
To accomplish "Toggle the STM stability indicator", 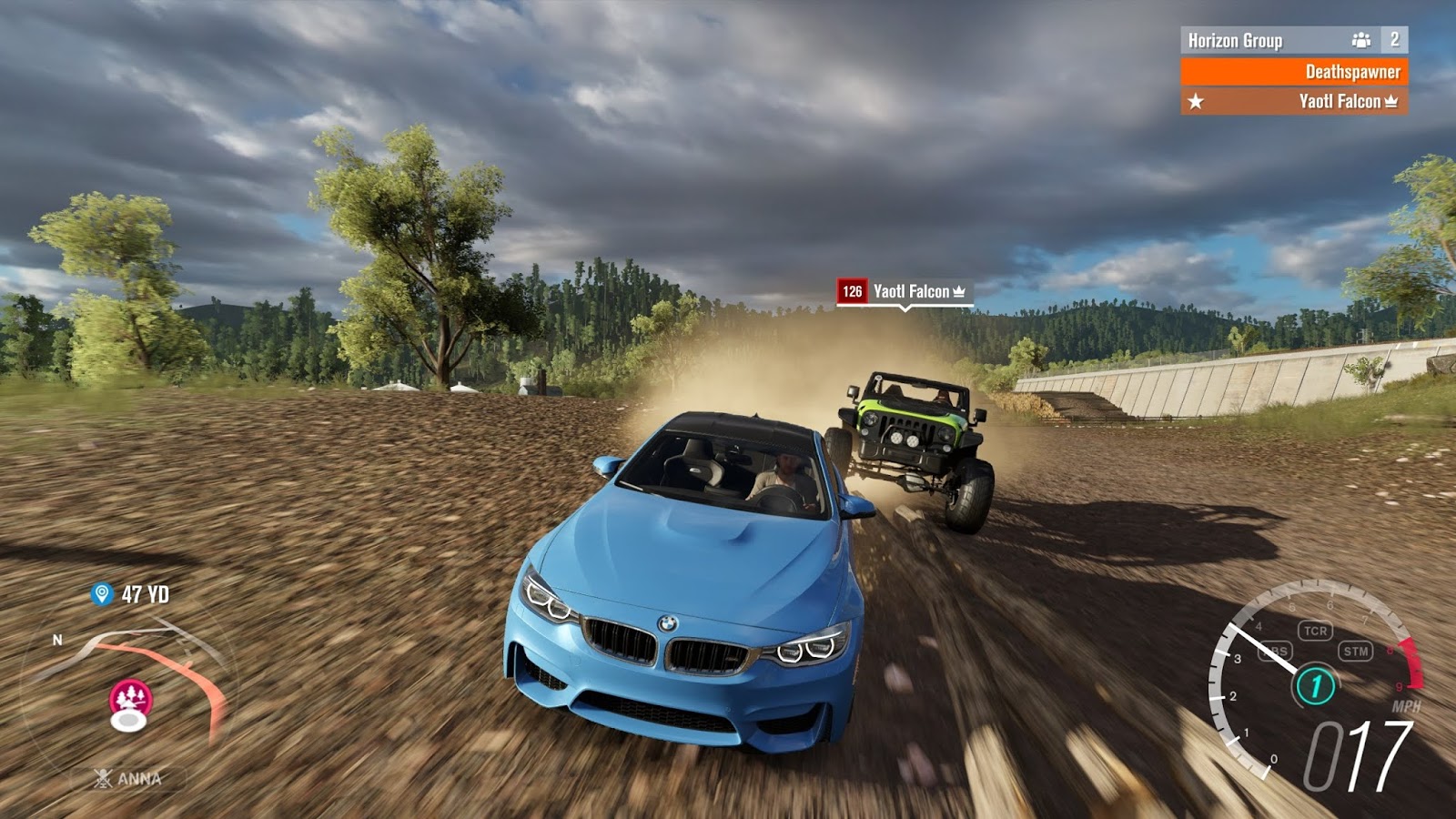I will (x=1356, y=651).
